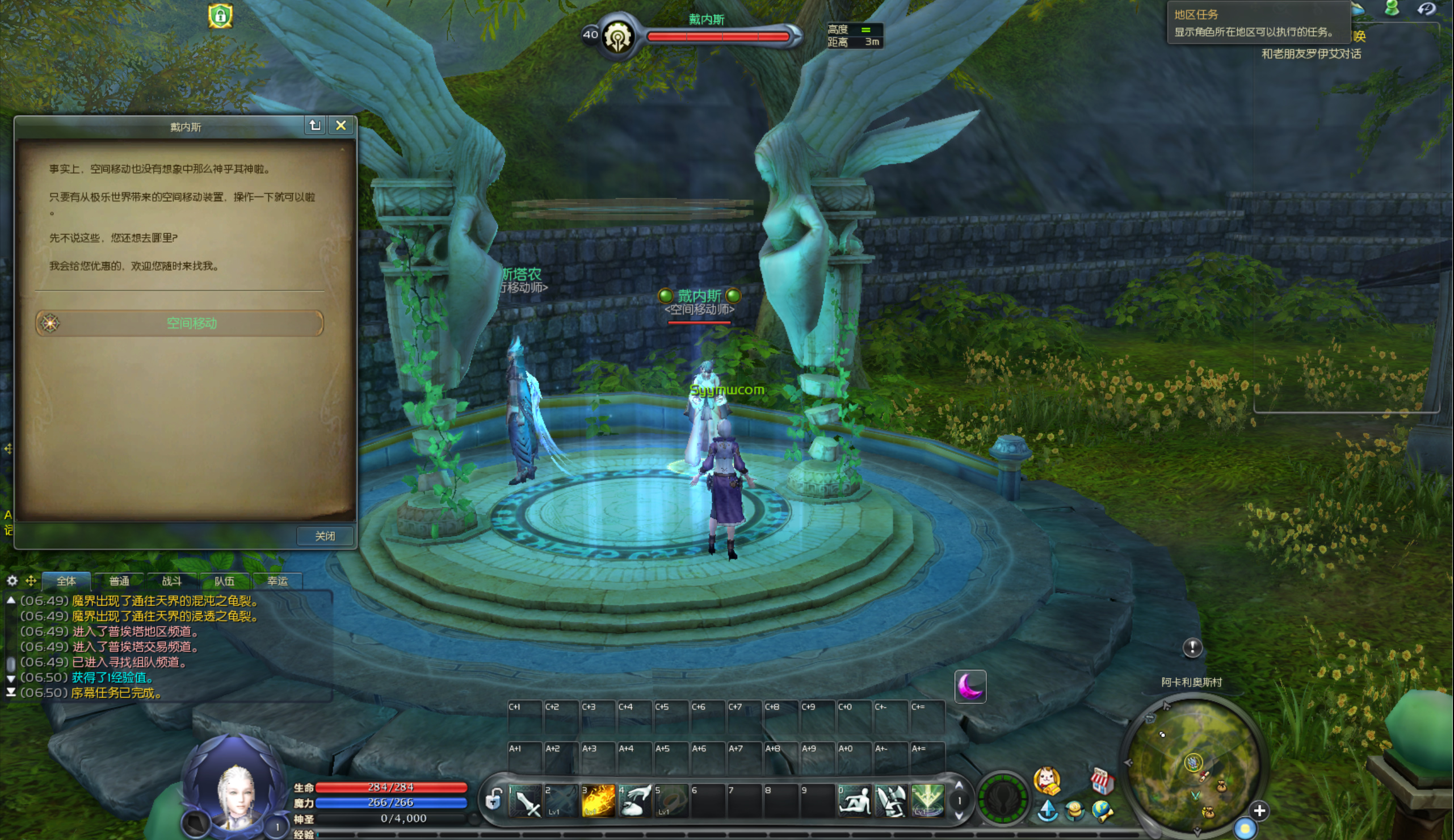Screen dimensions: 1454x840
Task: Select the 队伍 chat tab
Action: [x=224, y=581]
